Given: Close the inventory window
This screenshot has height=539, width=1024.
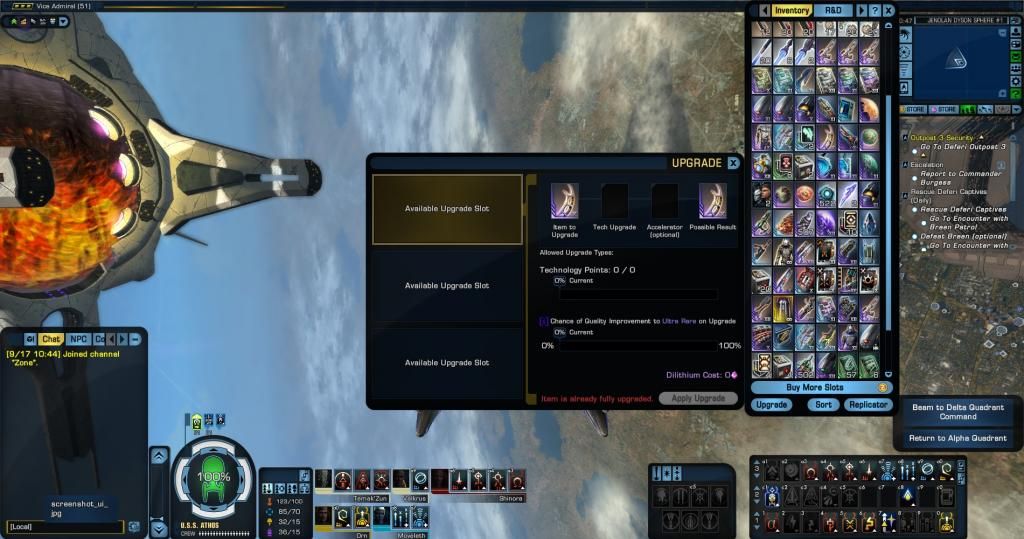Looking at the screenshot, I should [x=888, y=10].
